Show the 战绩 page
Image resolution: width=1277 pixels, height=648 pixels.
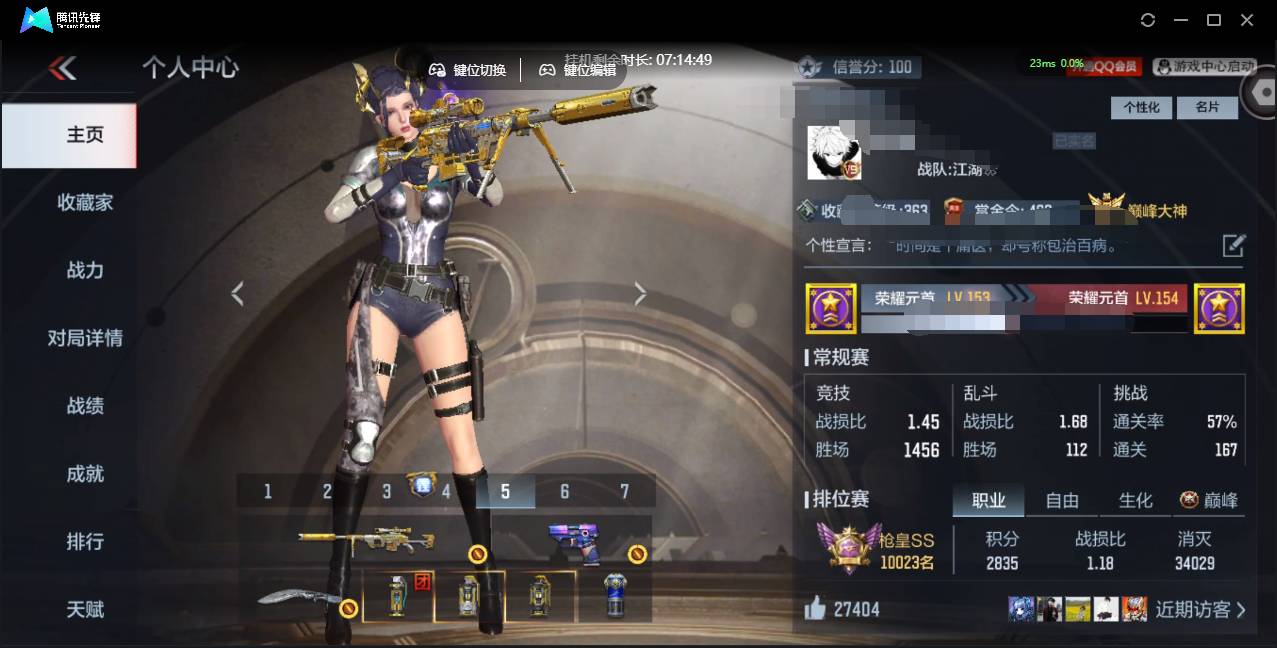pos(85,406)
